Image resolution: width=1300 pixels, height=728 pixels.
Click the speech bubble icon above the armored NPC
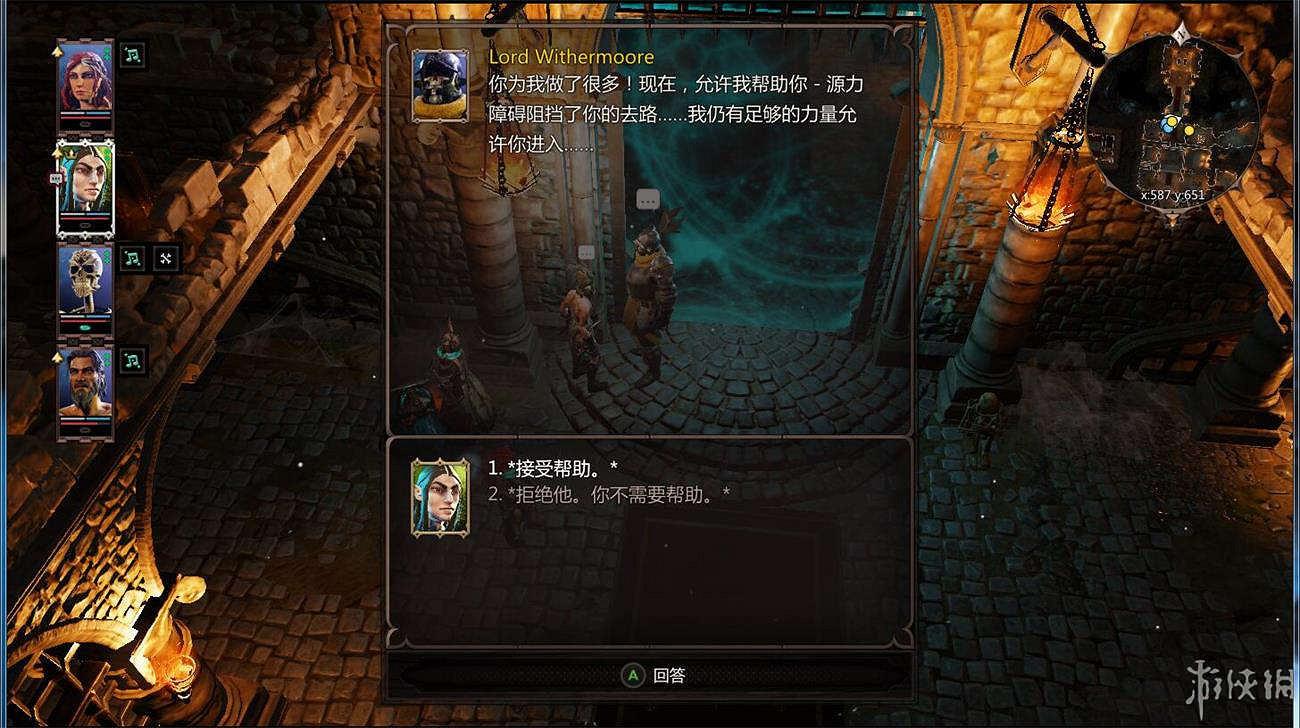647,198
